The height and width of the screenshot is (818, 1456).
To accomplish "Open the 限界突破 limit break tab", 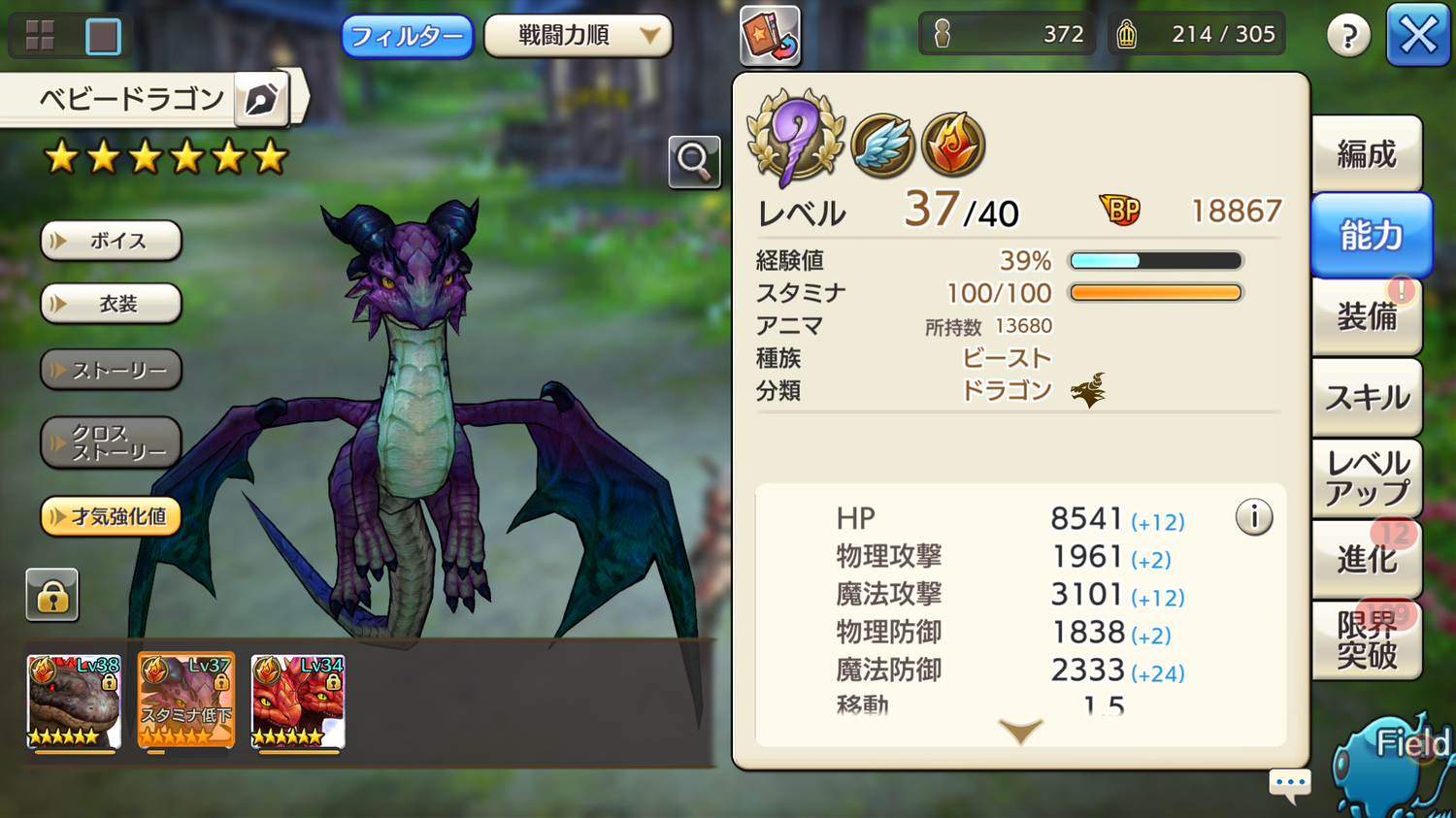I will pos(1367,639).
